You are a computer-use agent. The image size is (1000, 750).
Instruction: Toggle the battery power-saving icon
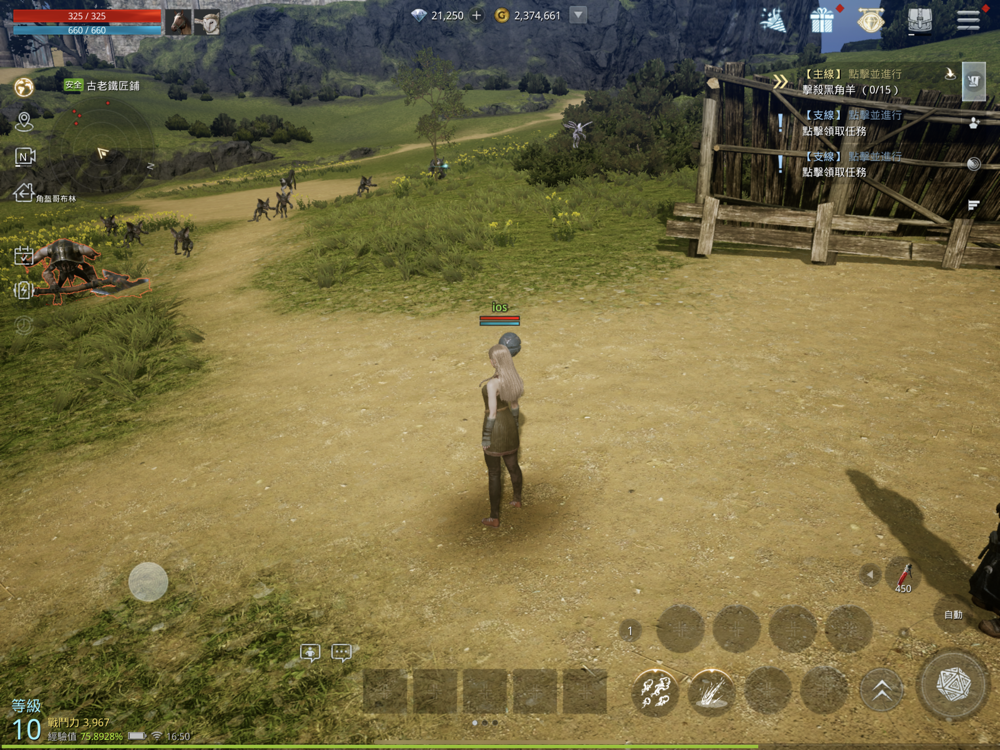point(24,290)
